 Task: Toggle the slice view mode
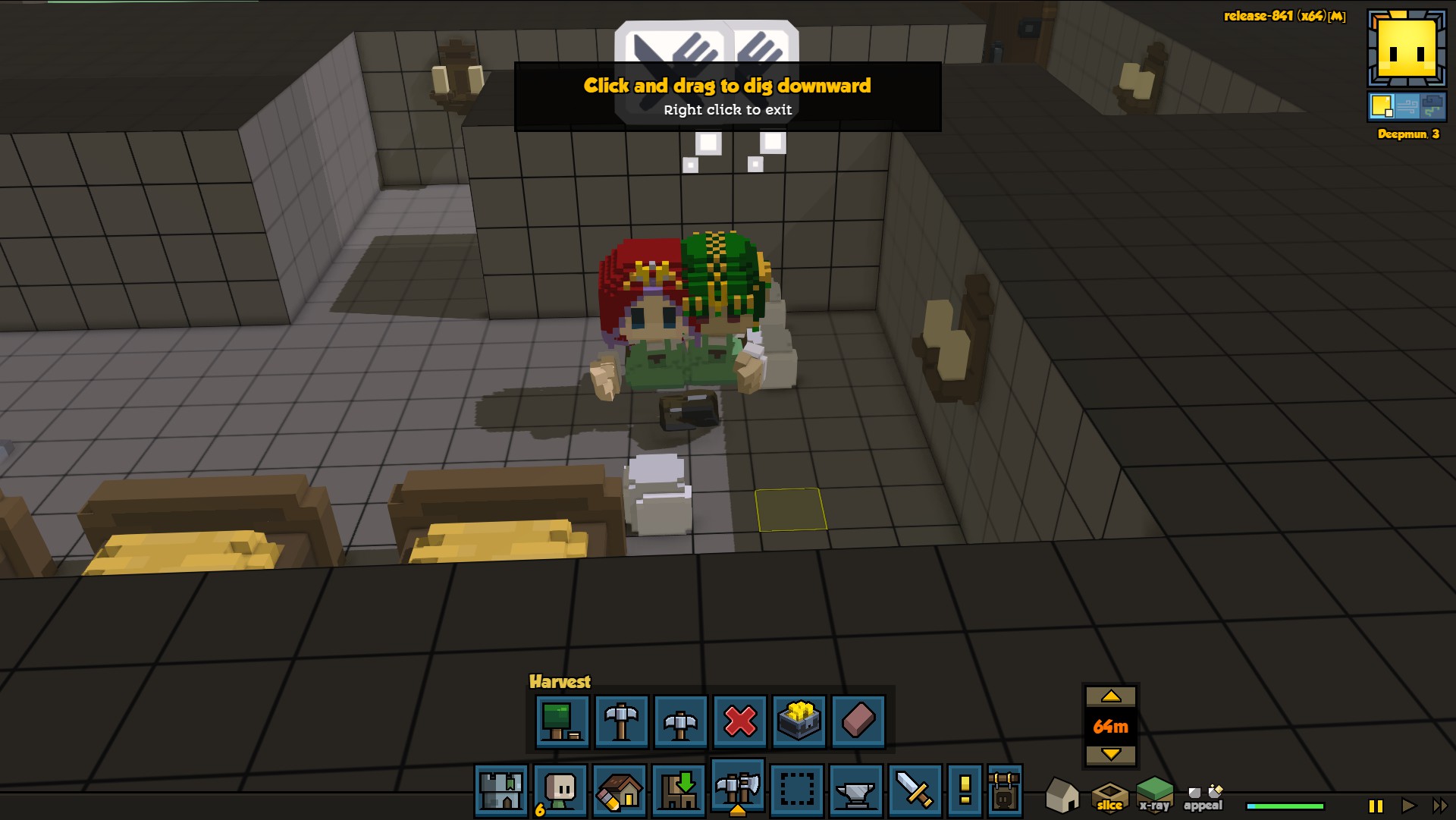coord(1109,796)
